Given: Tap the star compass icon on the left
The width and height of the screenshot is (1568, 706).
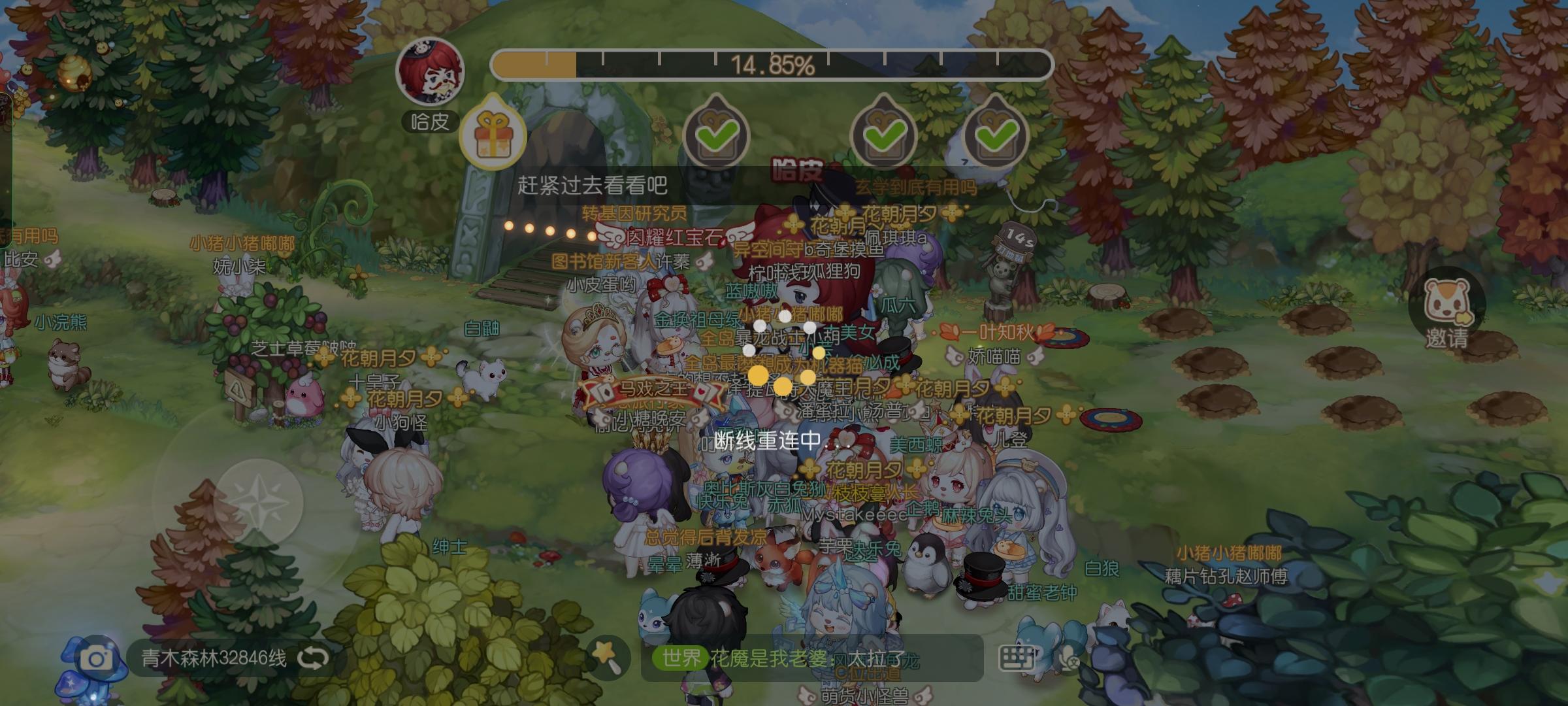Looking at the screenshot, I should pos(261,501).
